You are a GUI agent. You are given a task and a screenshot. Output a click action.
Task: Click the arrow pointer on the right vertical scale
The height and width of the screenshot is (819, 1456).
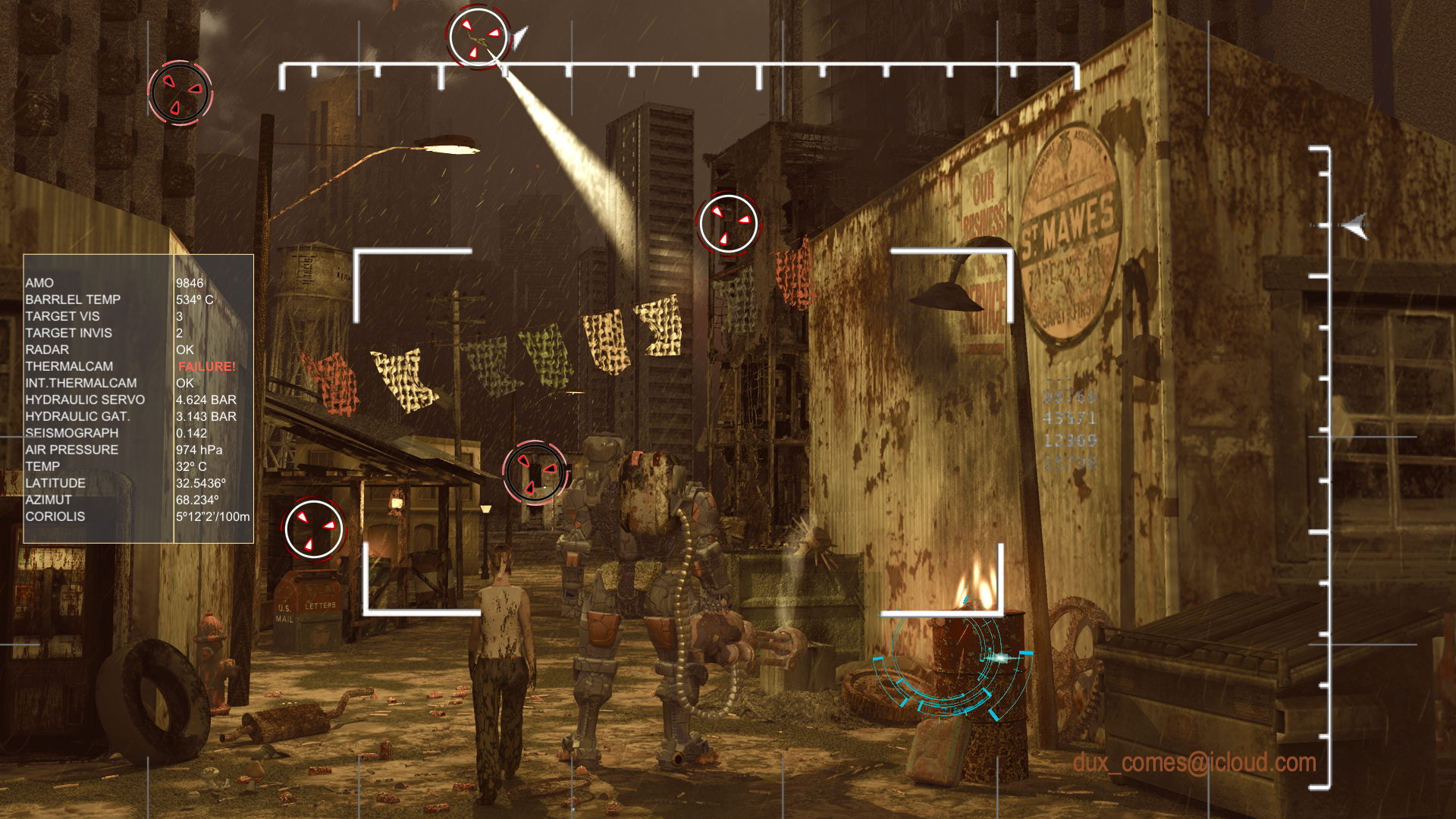[x=1355, y=225]
